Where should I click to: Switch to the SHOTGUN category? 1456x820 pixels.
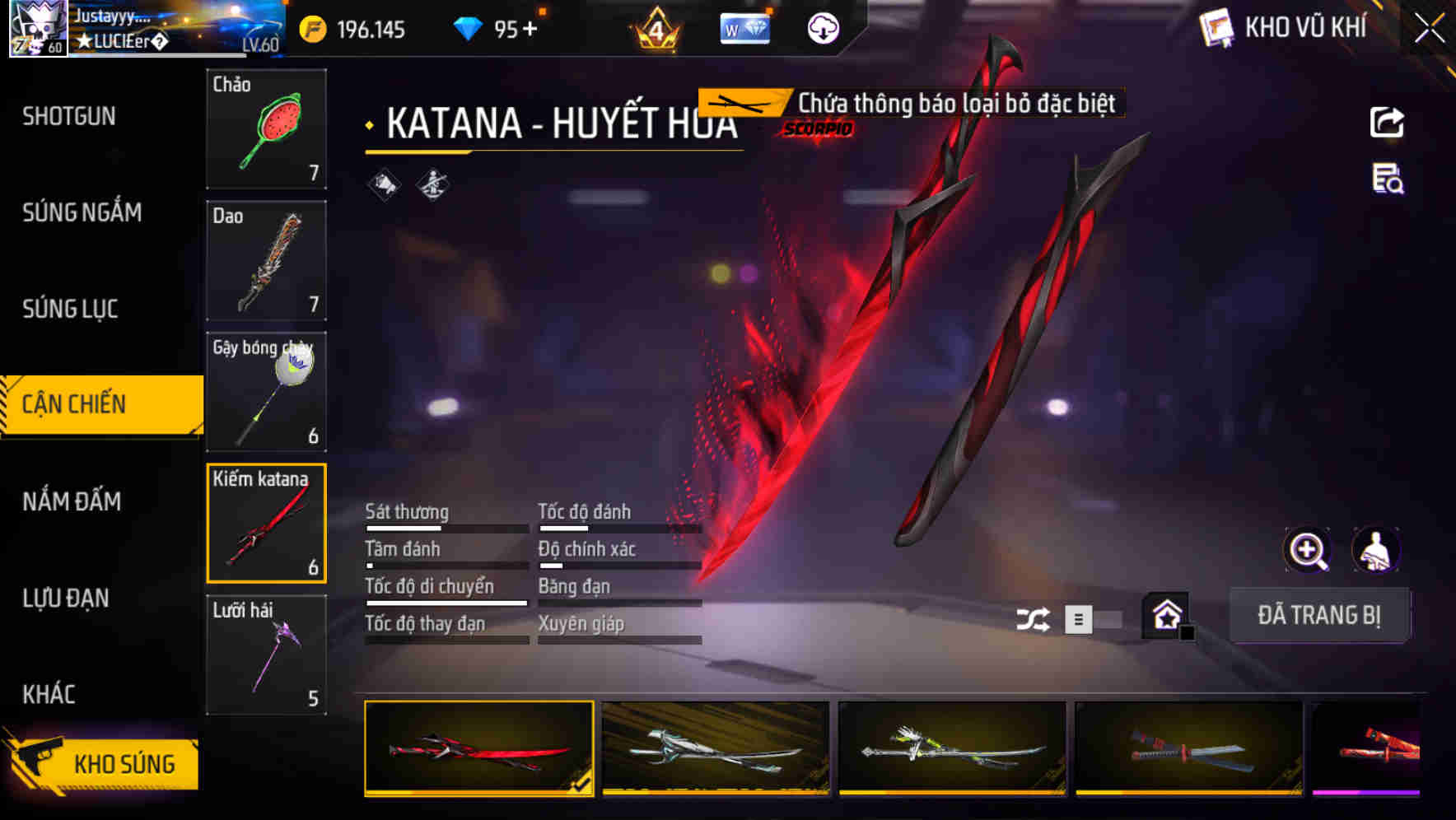click(68, 117)
